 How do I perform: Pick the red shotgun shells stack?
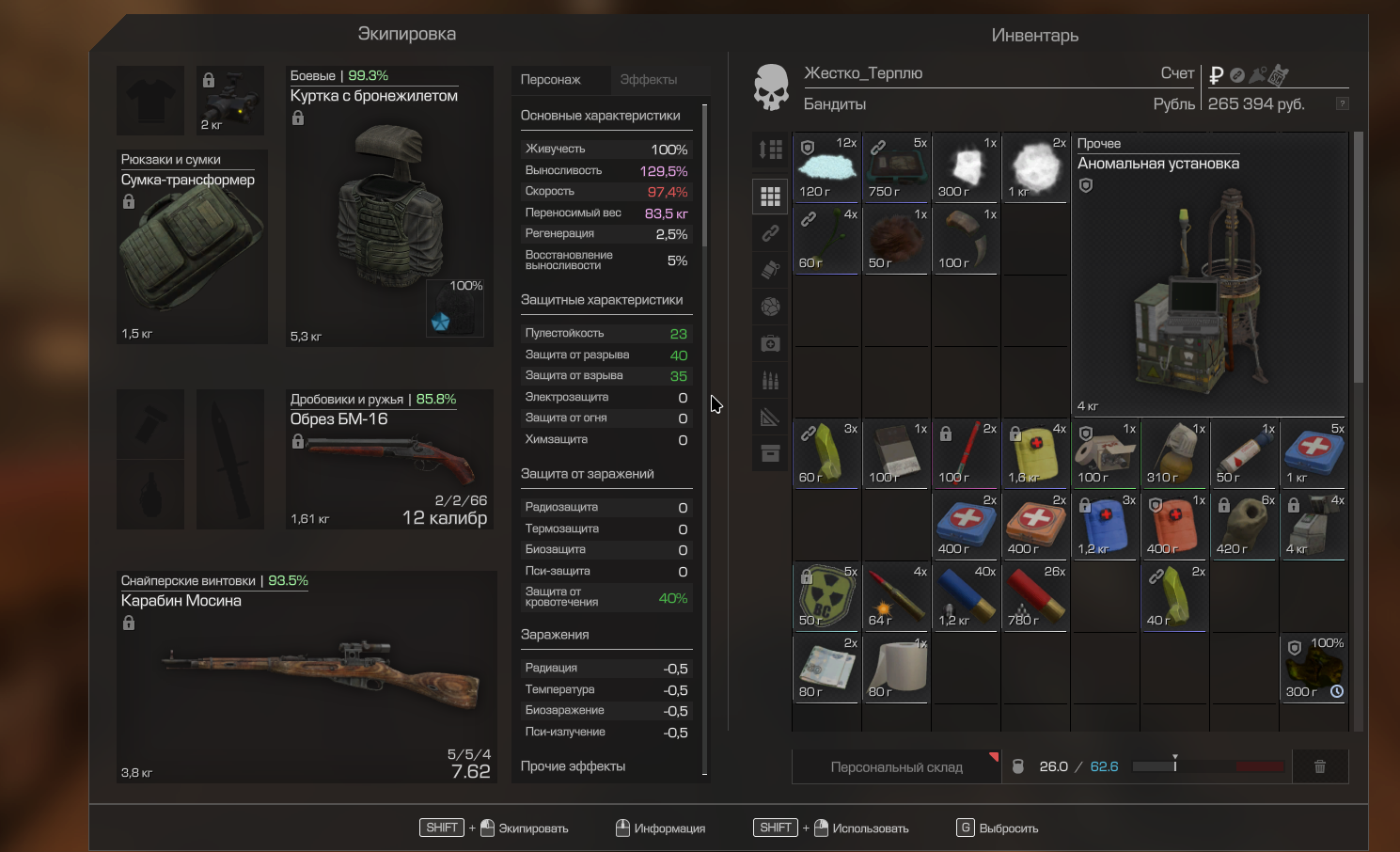pos(1035,596)
